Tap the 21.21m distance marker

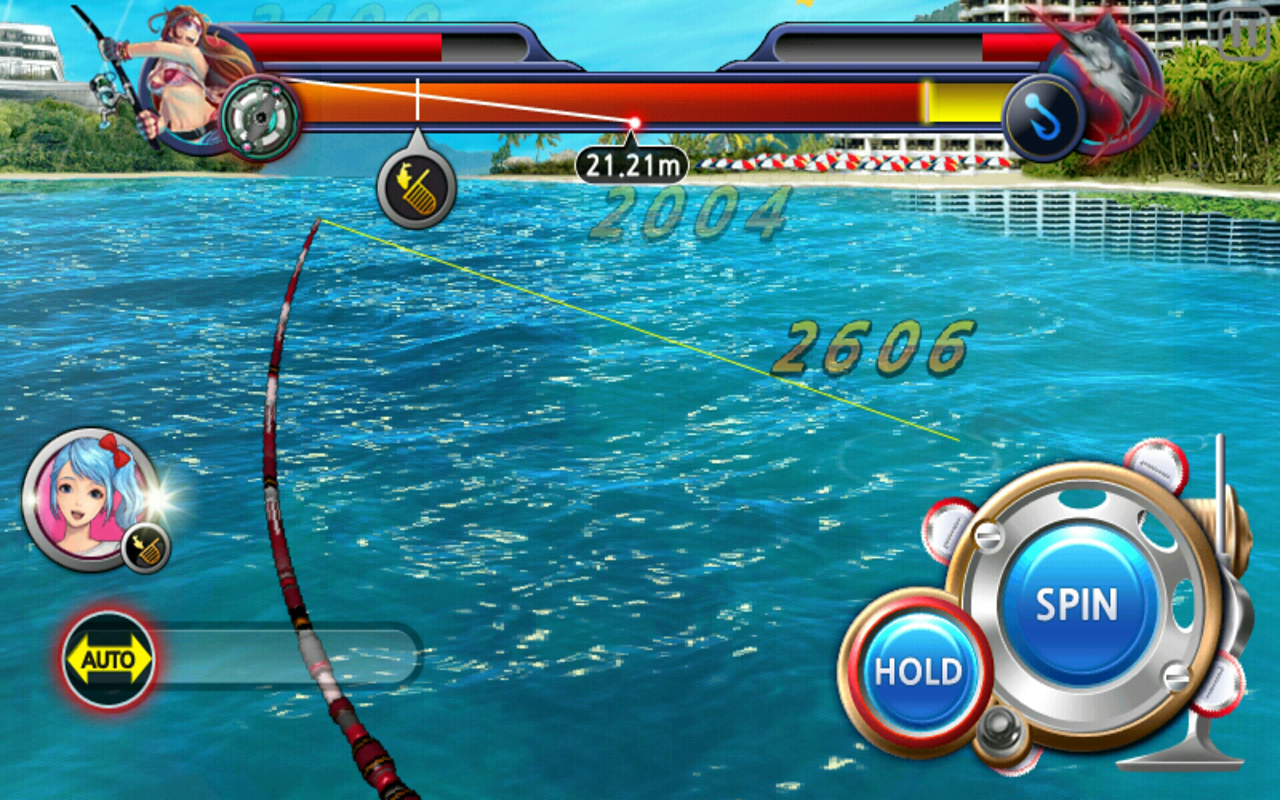coord(632,163)
